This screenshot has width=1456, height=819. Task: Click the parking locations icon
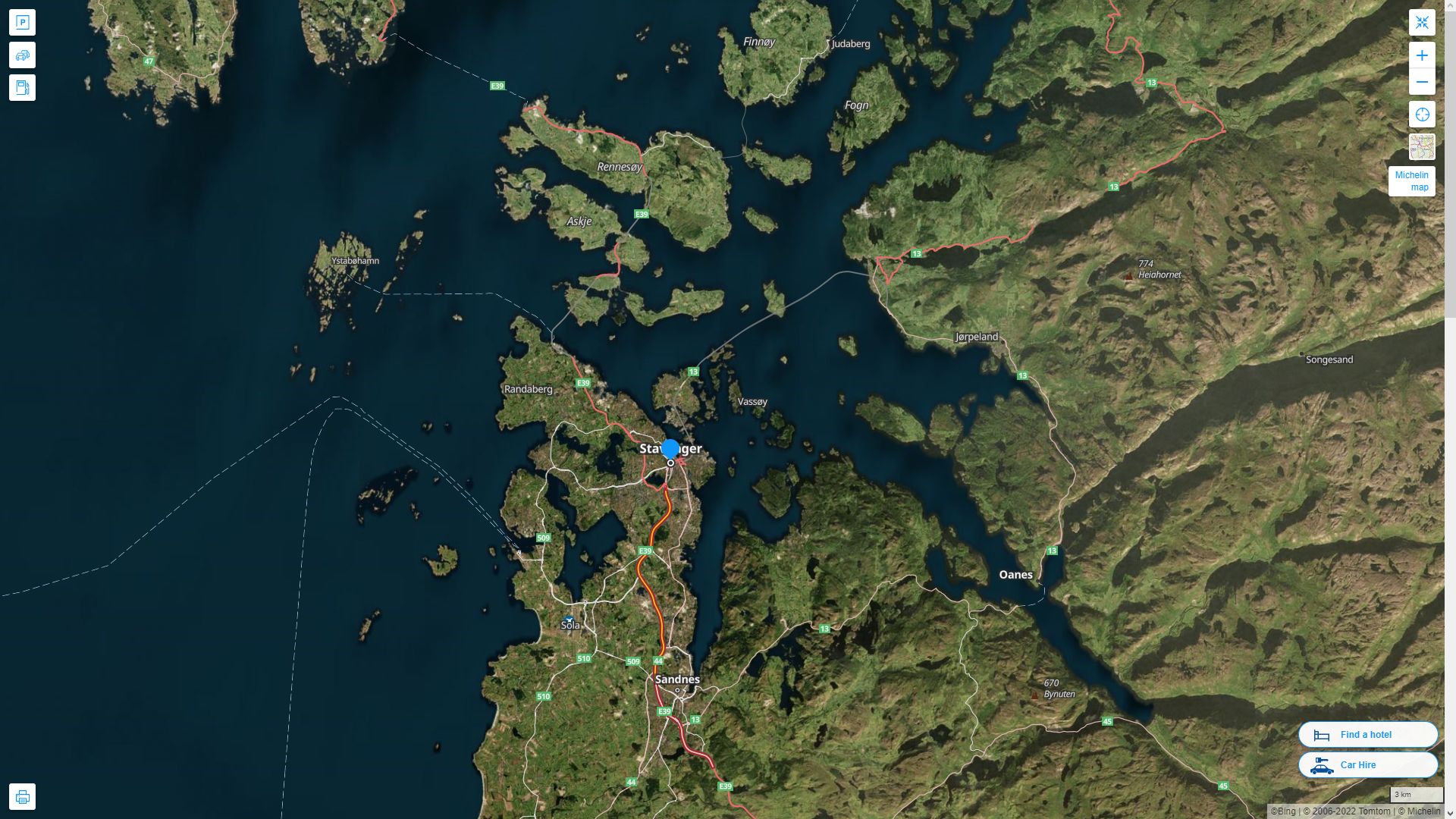[x=22, y=22]
